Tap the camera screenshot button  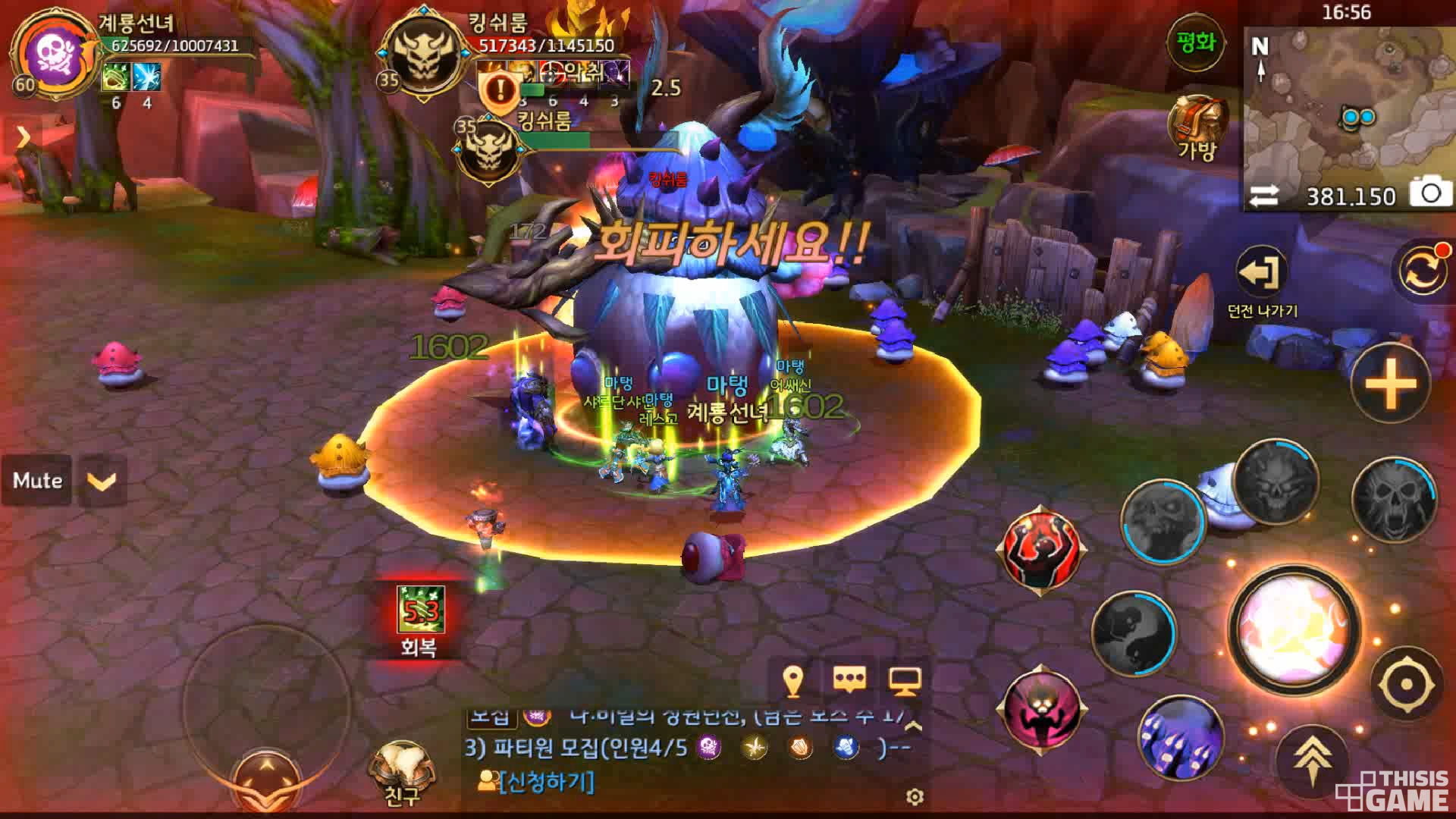(x=1429, y=193)
